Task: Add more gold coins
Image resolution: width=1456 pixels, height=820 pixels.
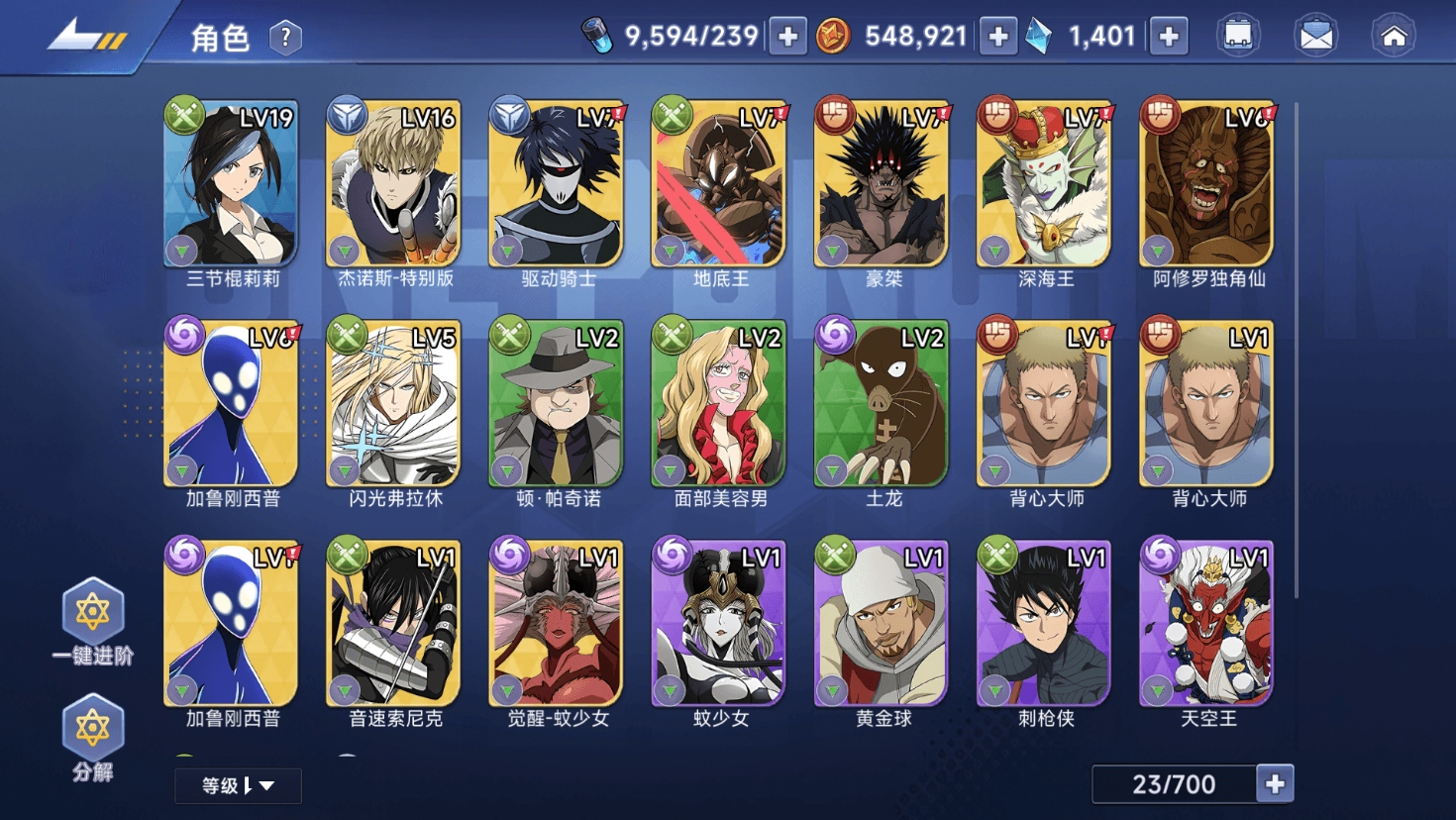Action: 998,38
